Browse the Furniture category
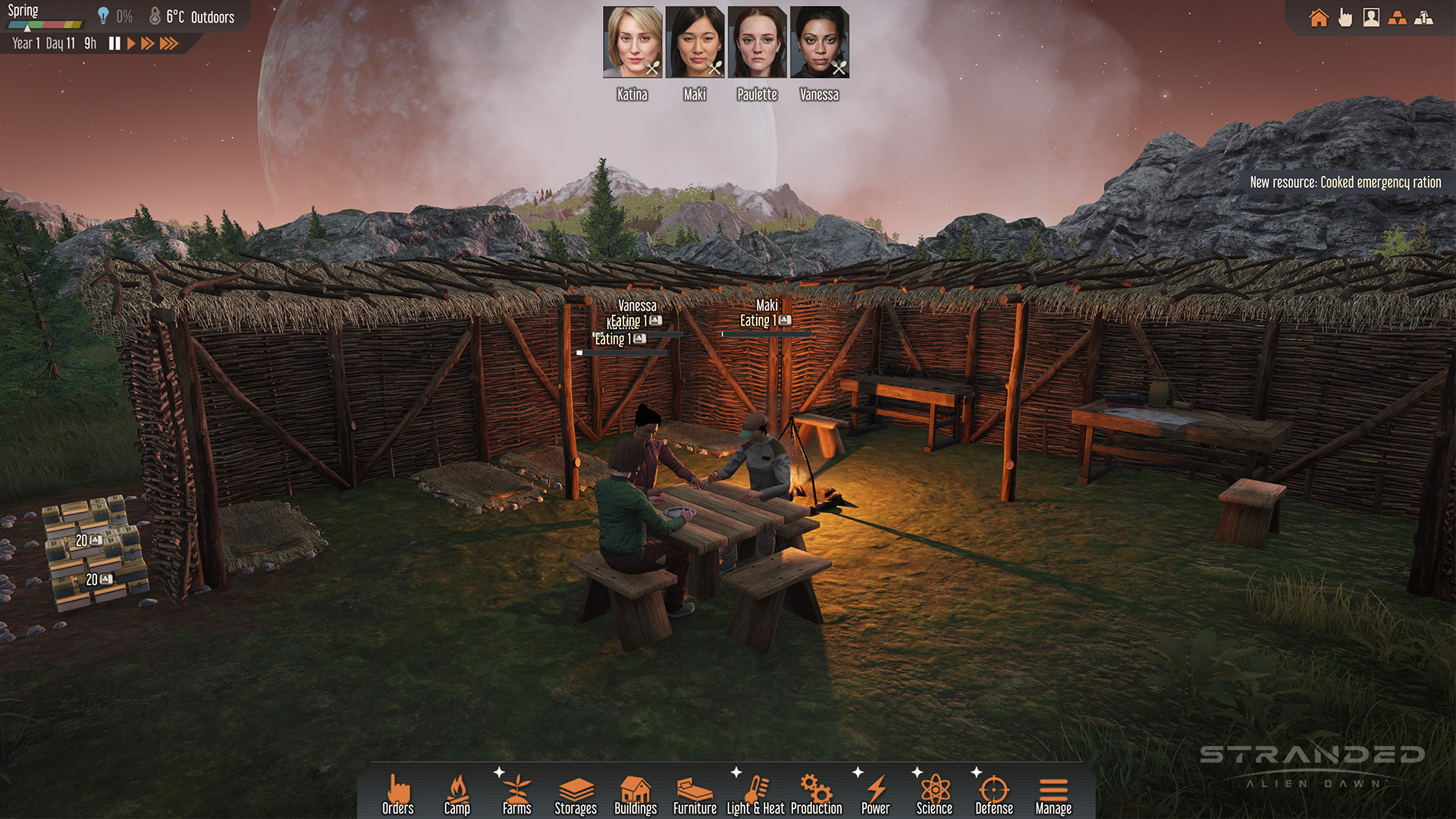This screenshot has width=1456, height=819. pos(695,794)
